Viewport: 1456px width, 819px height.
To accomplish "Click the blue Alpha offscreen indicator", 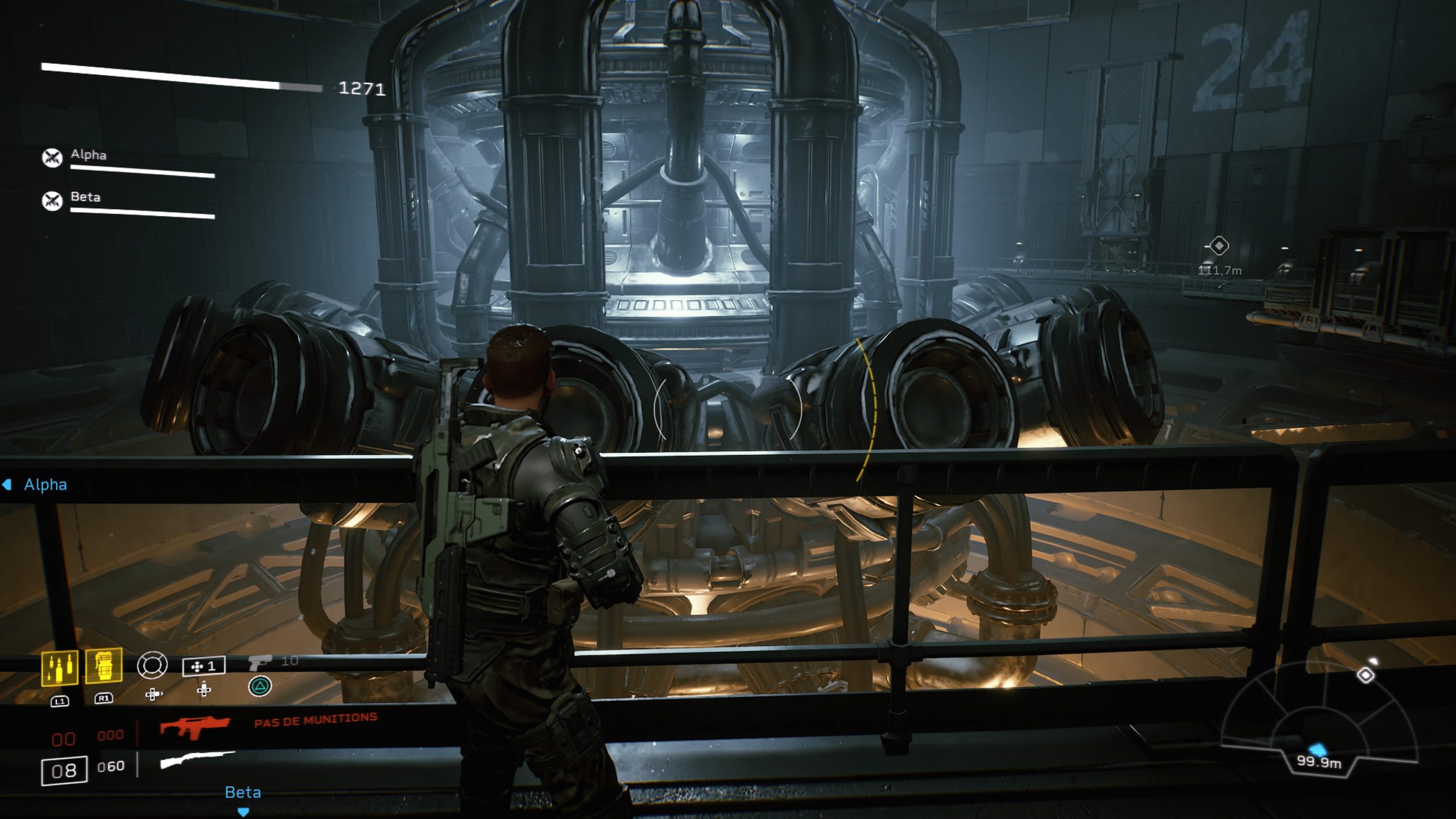I will 35,485.
